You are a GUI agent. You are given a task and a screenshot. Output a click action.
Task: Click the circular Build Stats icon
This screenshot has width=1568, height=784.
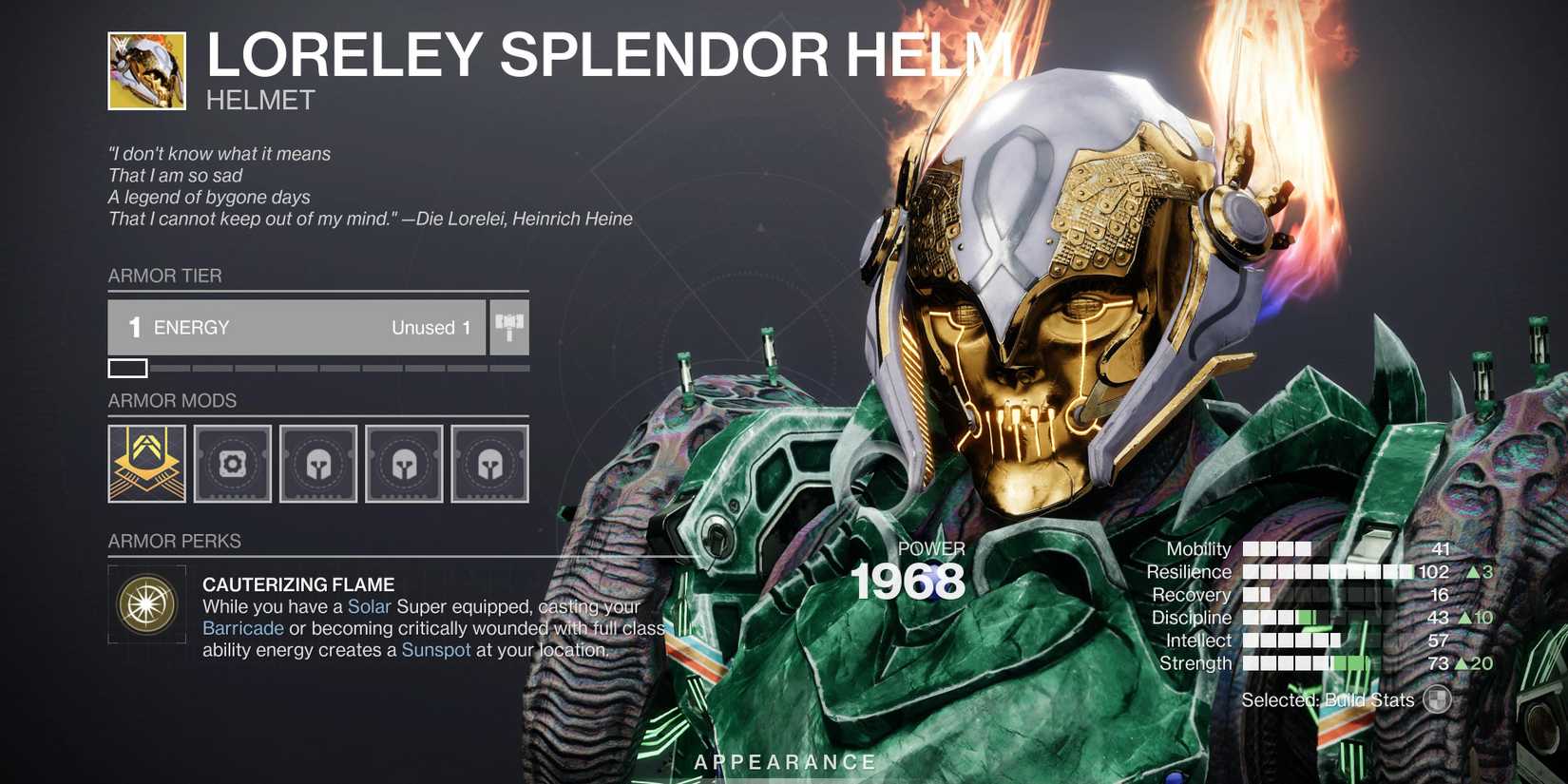click(x=1437, y=698)
